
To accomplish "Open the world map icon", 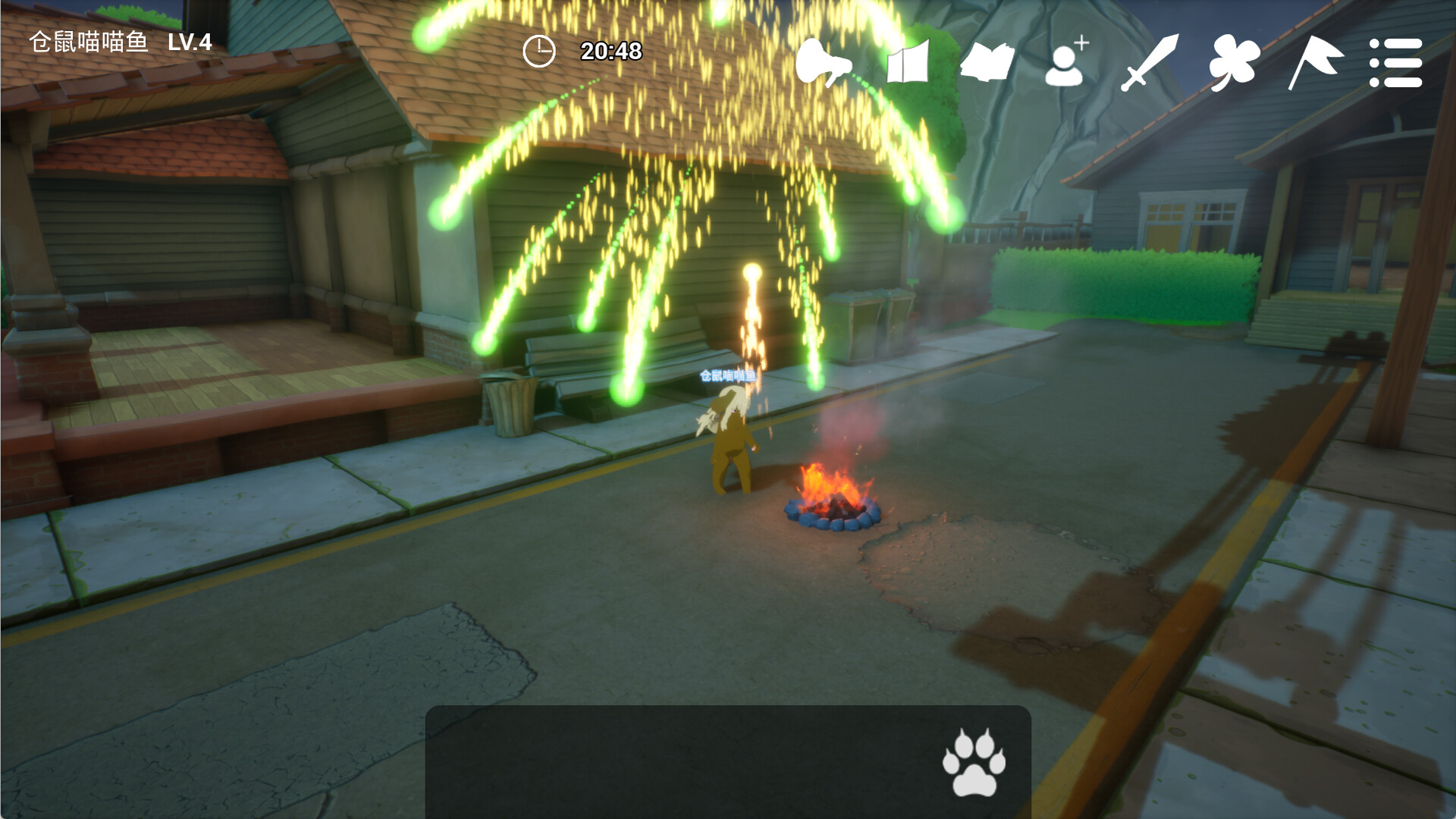I will pyautogui.click(x=910, y=63).
